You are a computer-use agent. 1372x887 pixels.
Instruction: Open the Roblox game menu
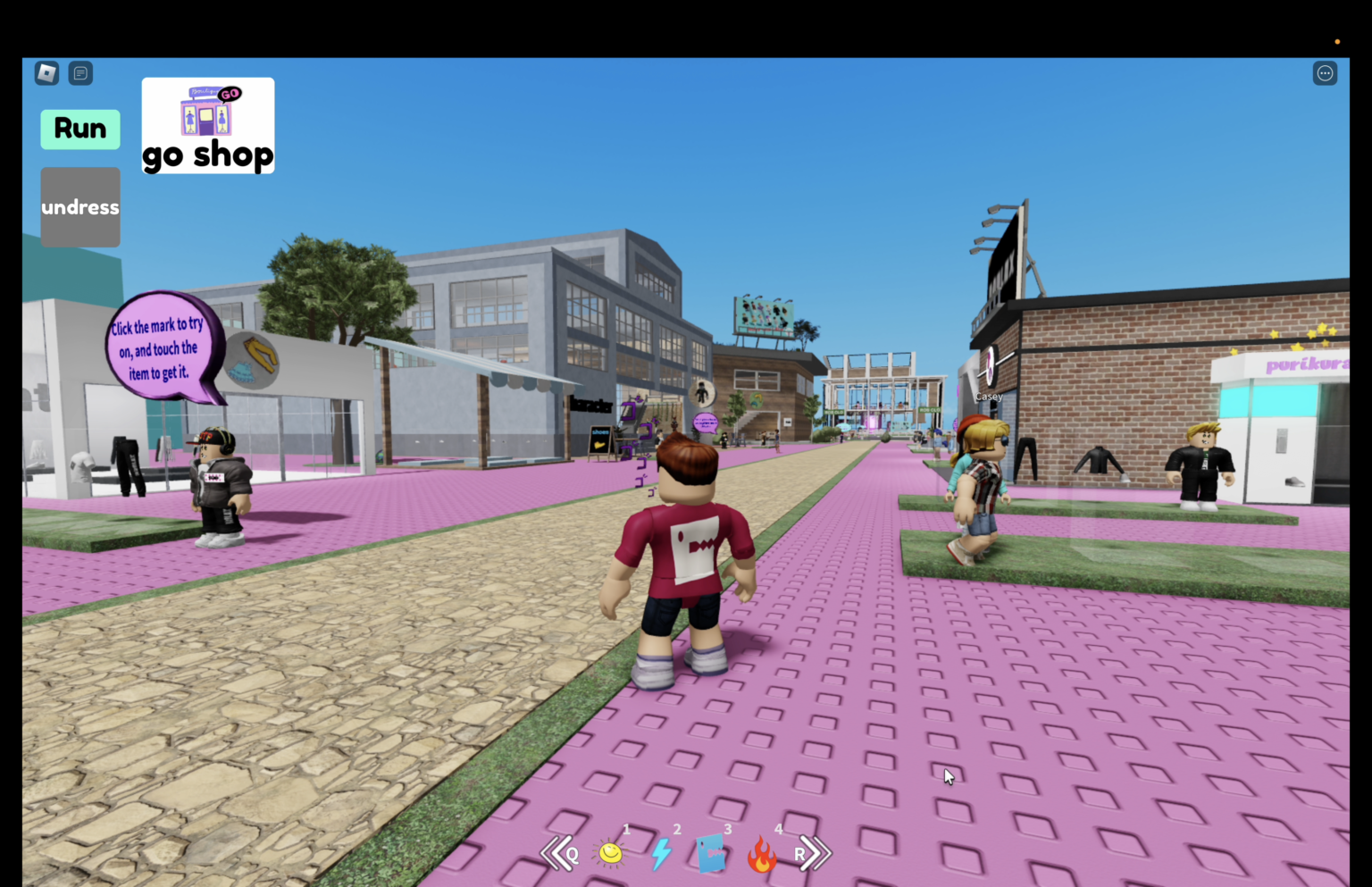coord(46,72)
